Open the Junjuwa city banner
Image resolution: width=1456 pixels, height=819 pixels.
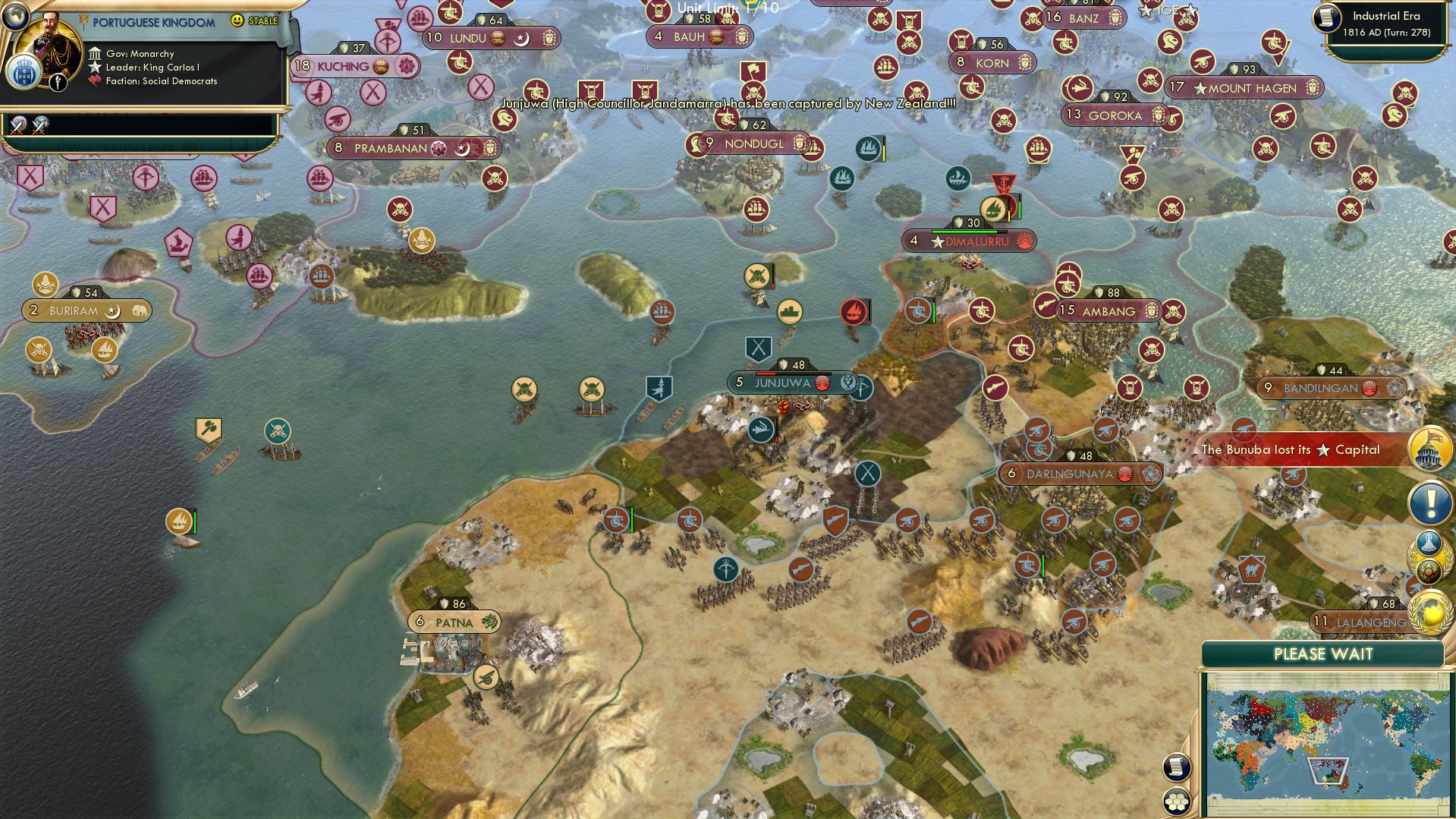click(x=782, y=383)
